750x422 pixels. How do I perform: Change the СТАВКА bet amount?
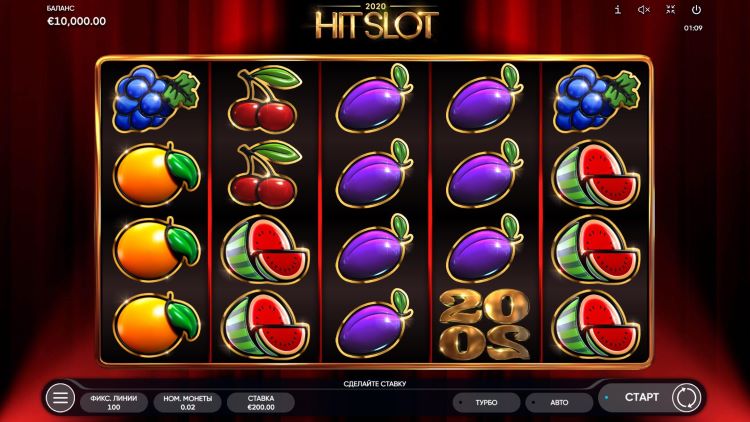pyautogui.click(x=260, y=402)
